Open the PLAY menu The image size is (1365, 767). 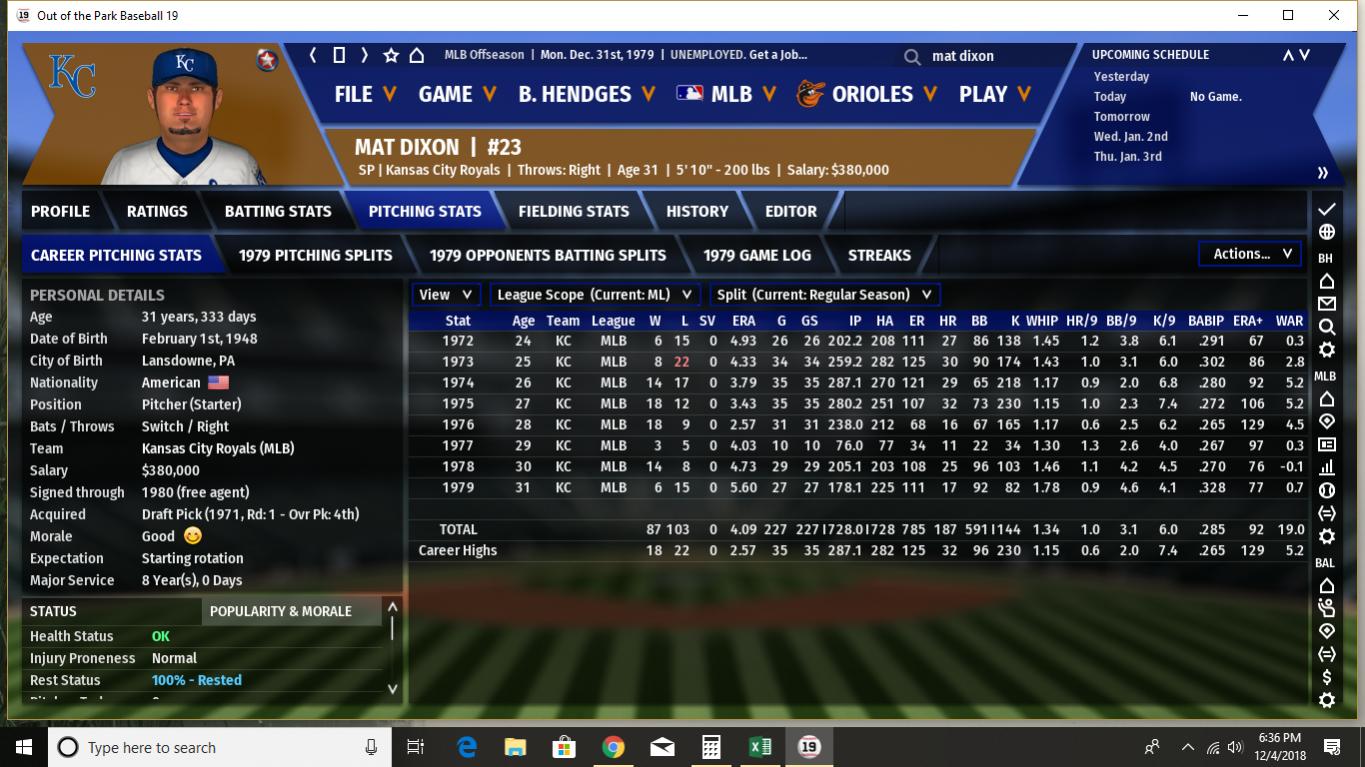click(x=994, y=94)
